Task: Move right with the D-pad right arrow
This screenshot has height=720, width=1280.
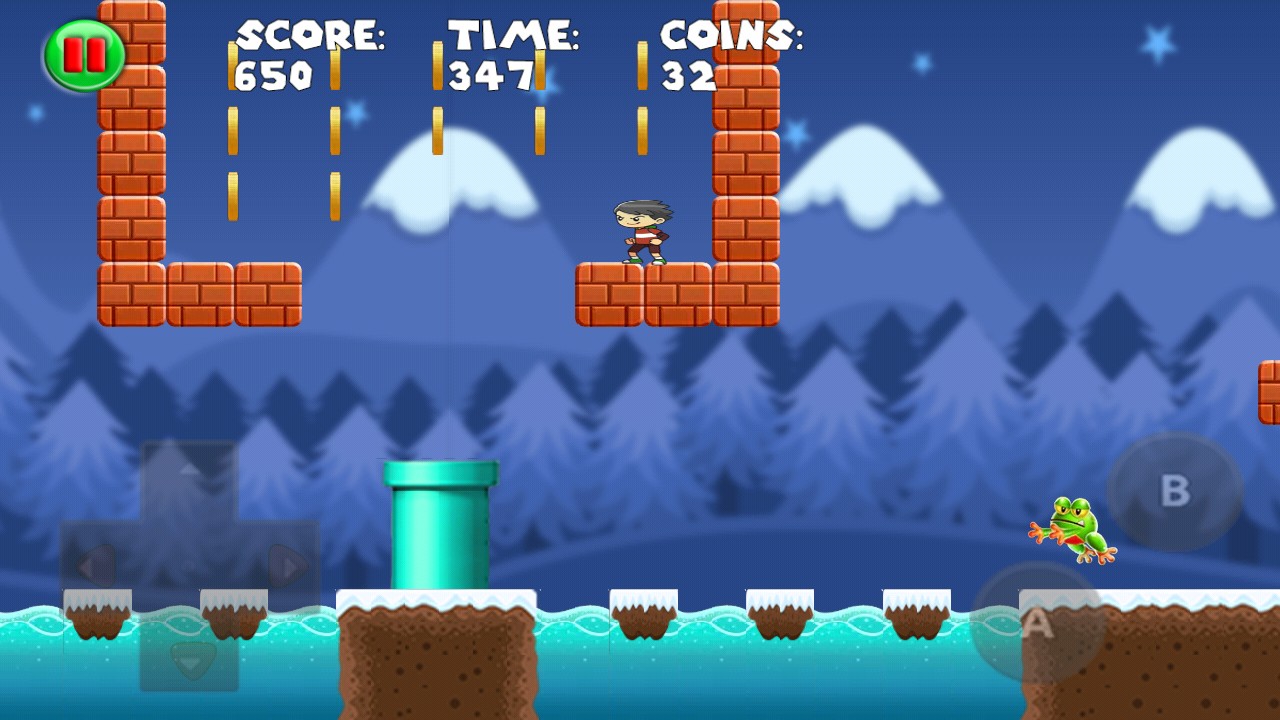Action: (x=287, y=567)
